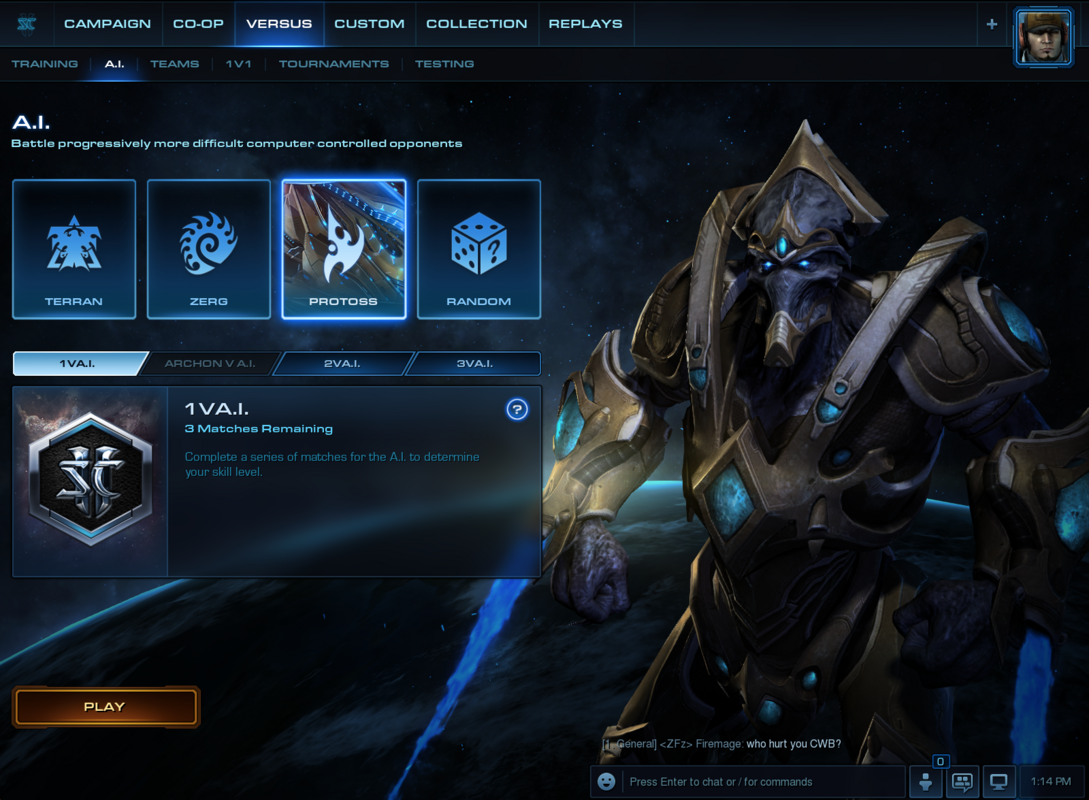Select the Archon v A.I. mode

click(210, 363)
